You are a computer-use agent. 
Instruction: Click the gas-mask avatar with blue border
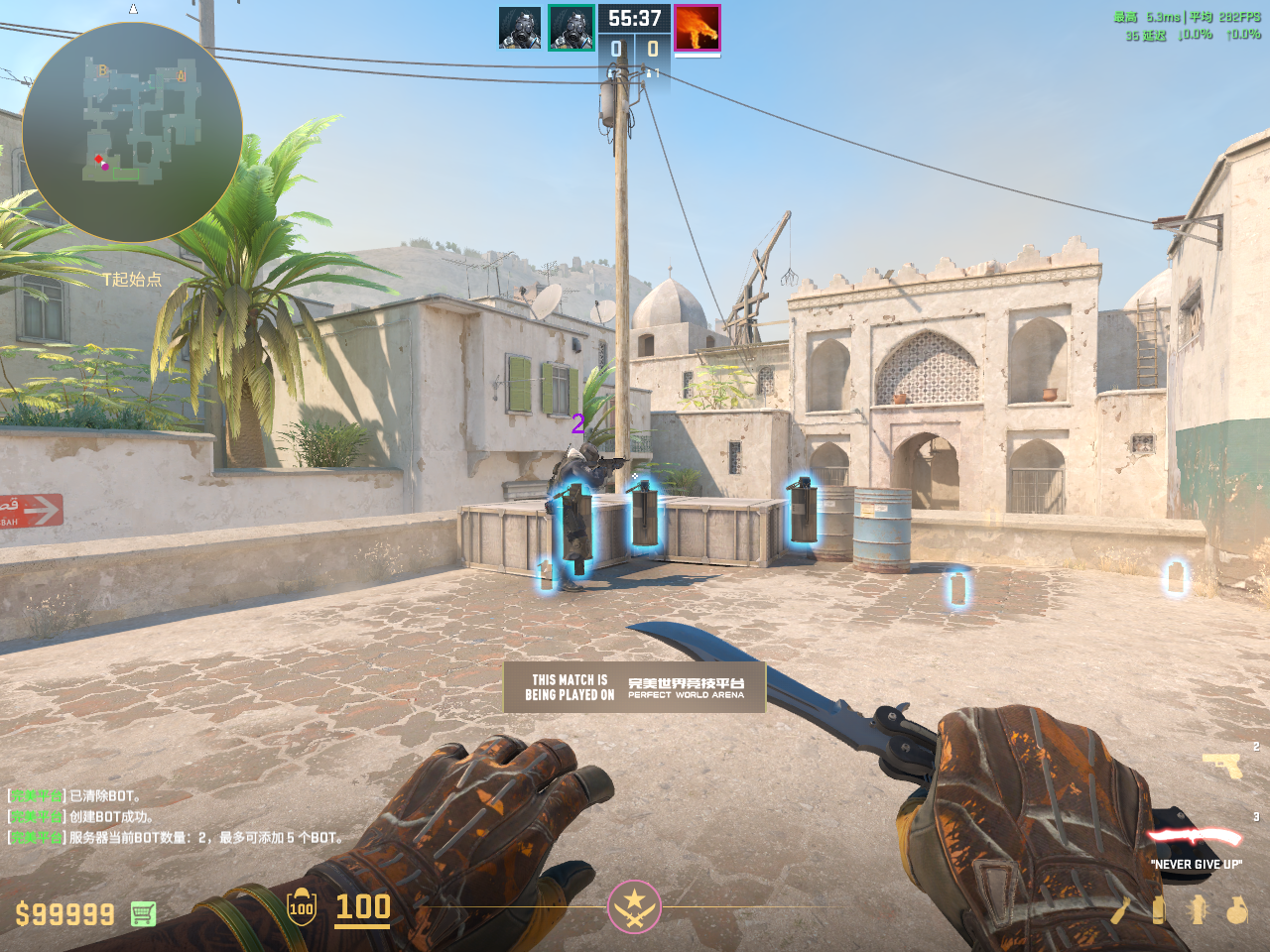[x=520, y=28]
